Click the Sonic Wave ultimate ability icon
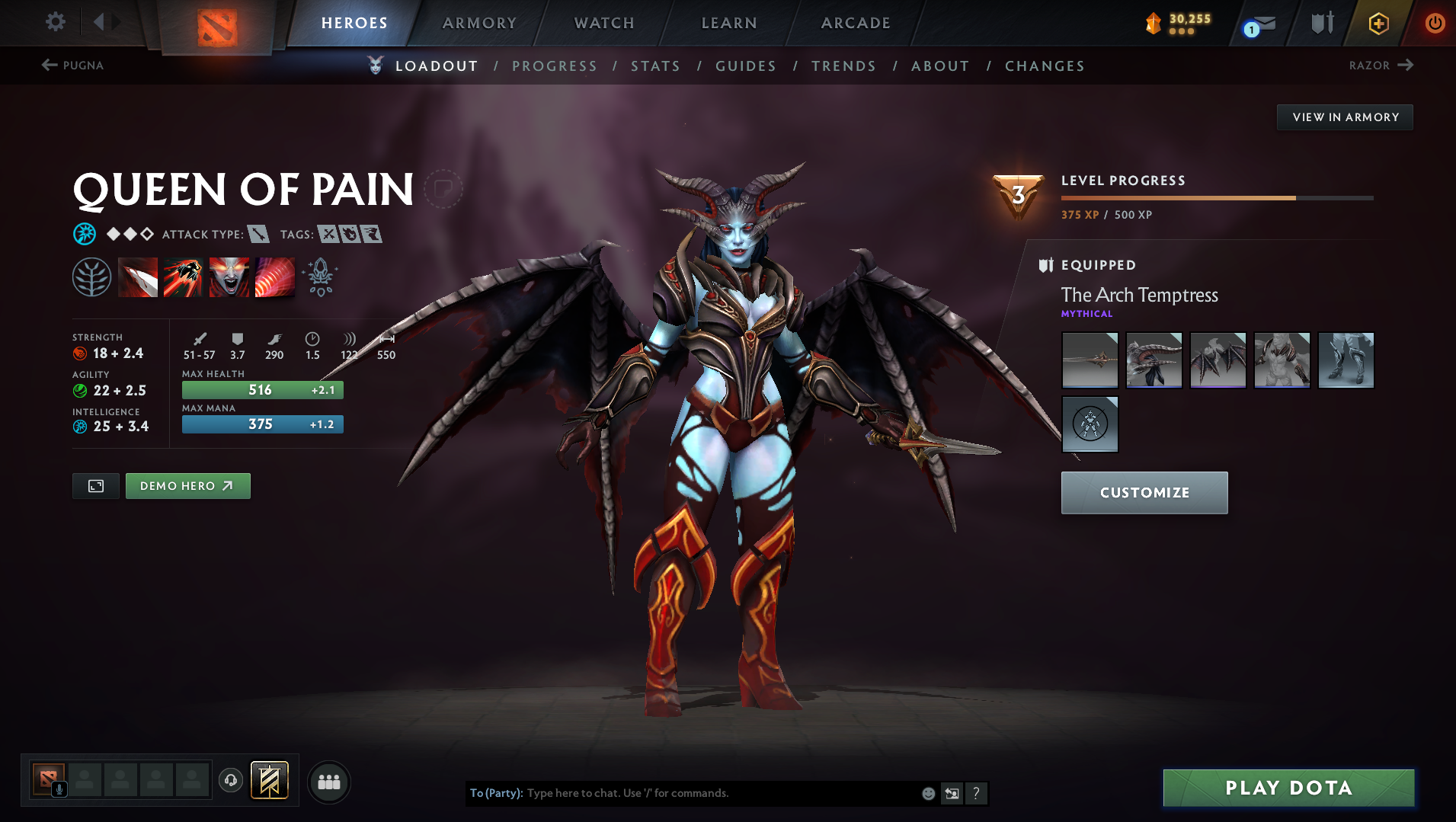1456x822 pixels. pos(275,277)
